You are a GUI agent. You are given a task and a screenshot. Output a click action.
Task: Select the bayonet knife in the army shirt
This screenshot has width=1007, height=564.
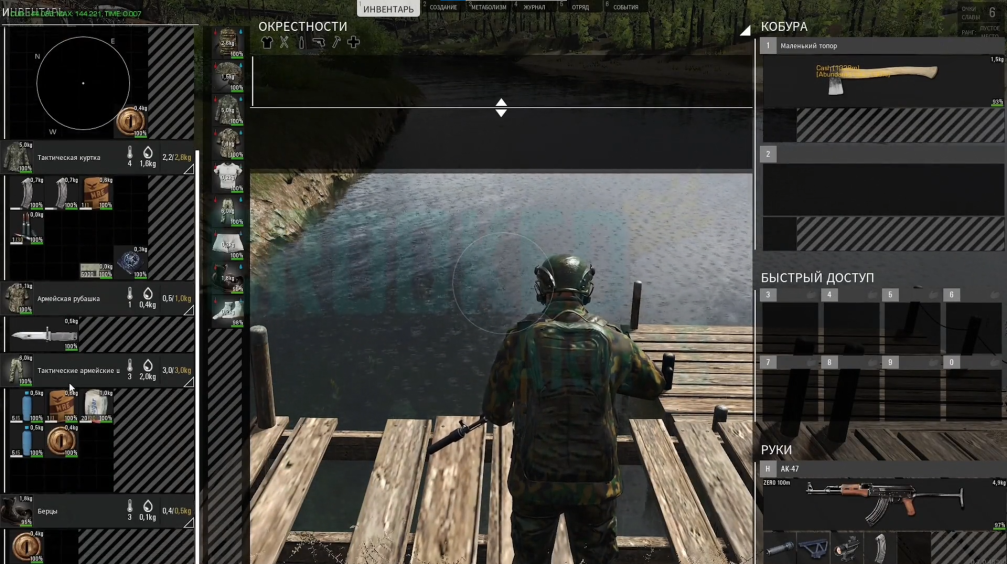click(x=44, y=335)
